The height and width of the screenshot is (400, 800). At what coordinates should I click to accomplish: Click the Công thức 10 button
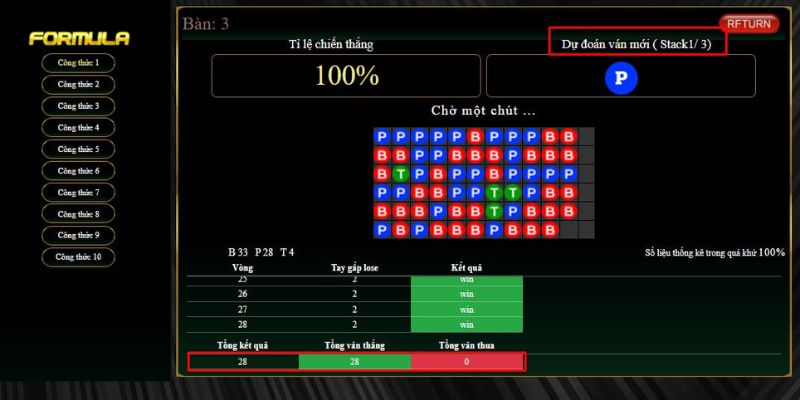tap(78, 257)
